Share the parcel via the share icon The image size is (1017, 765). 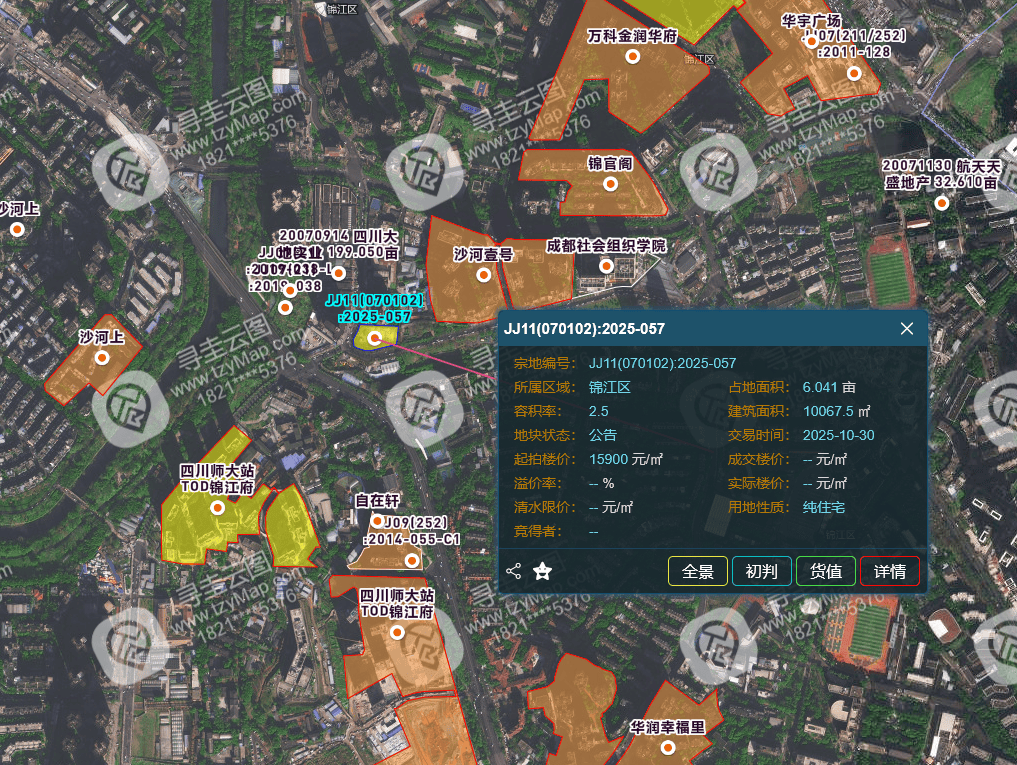[x=514, y=571]
